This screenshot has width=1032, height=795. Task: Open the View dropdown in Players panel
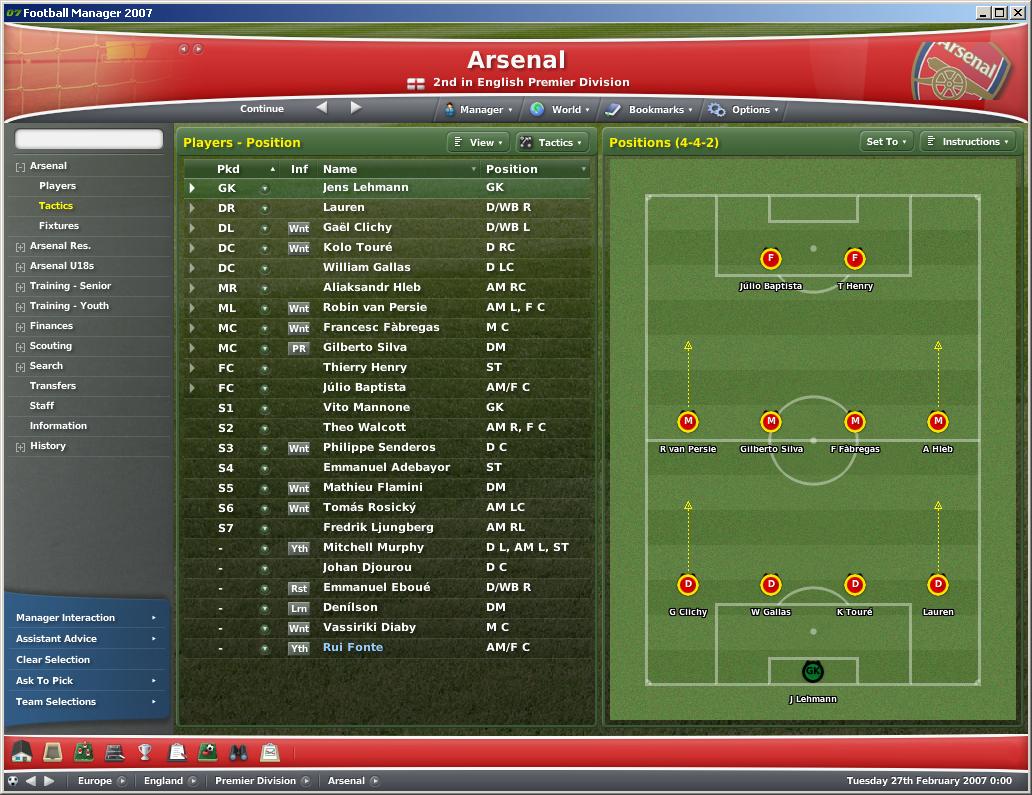pos(478,143)
